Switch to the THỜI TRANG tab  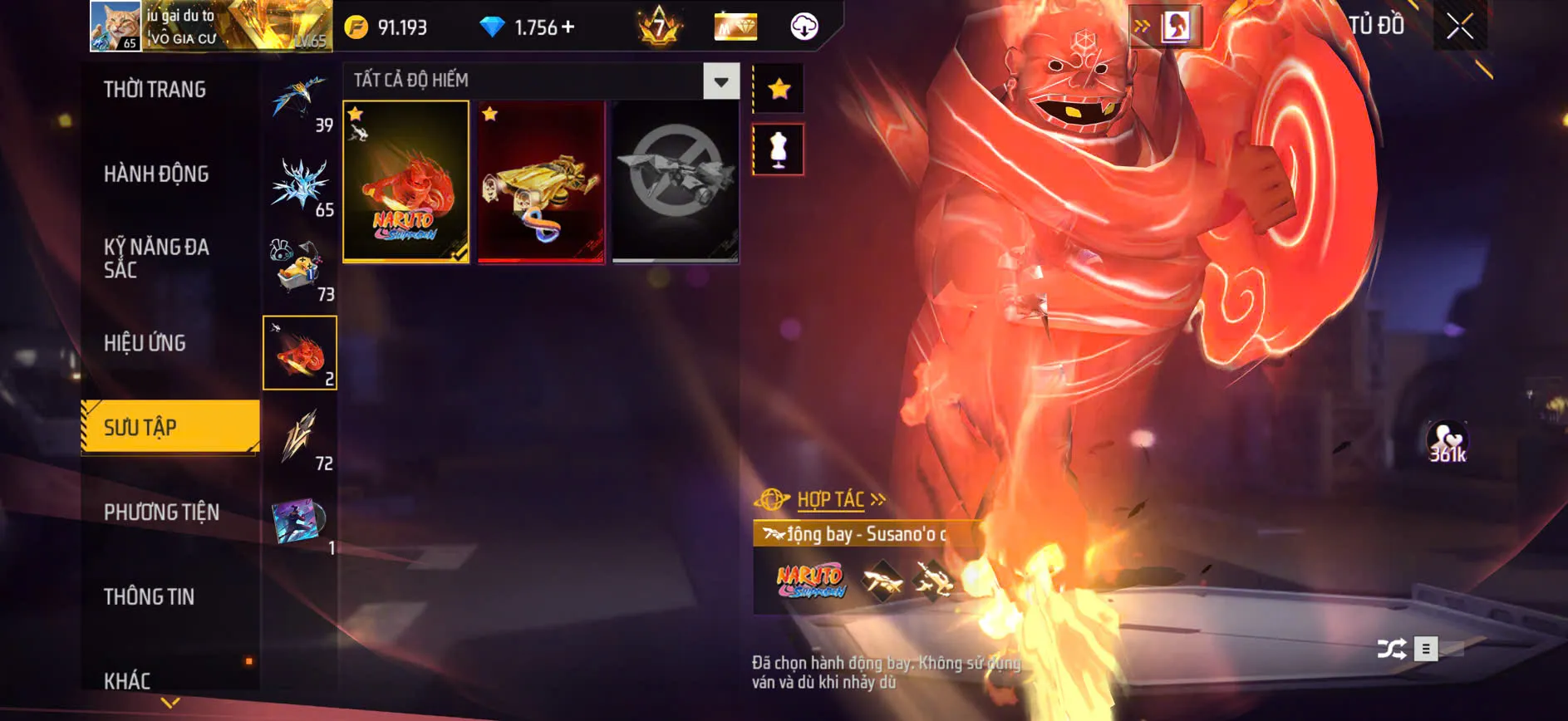157,90
